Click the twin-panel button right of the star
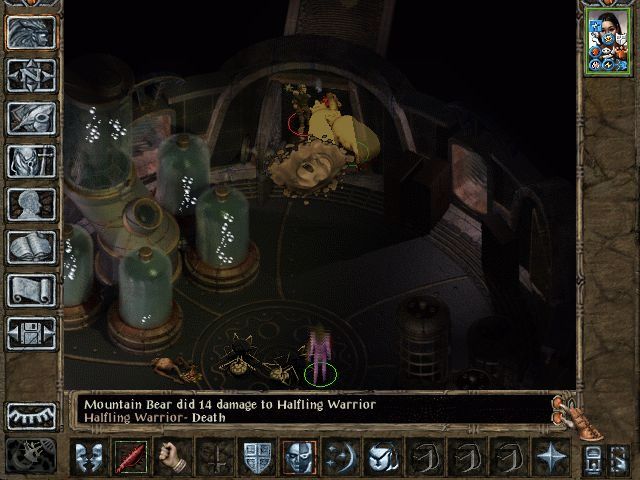The width and height of the screenshot is (640, 480). pos(598,457)
